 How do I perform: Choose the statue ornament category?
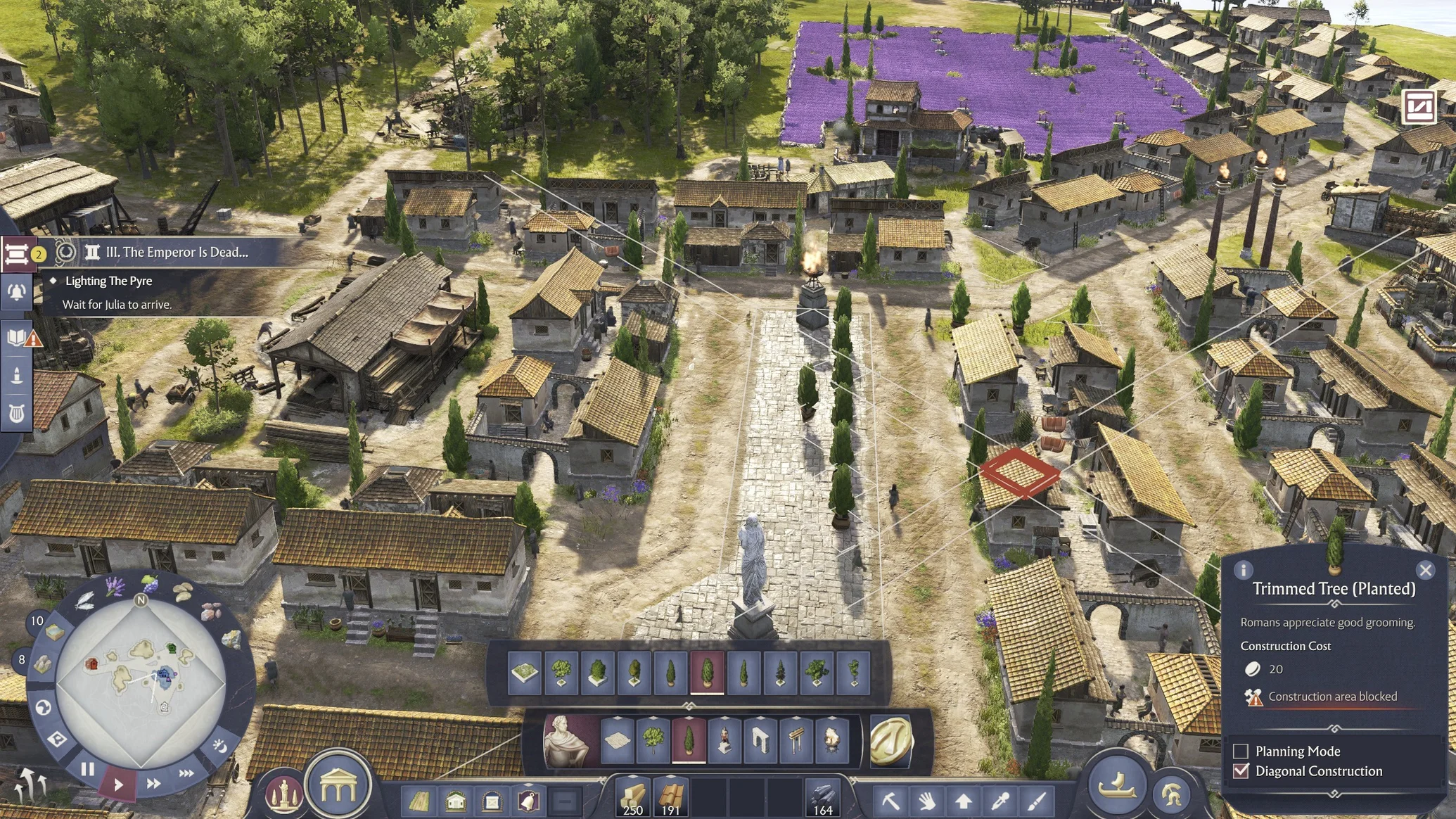tap(724, 741)
